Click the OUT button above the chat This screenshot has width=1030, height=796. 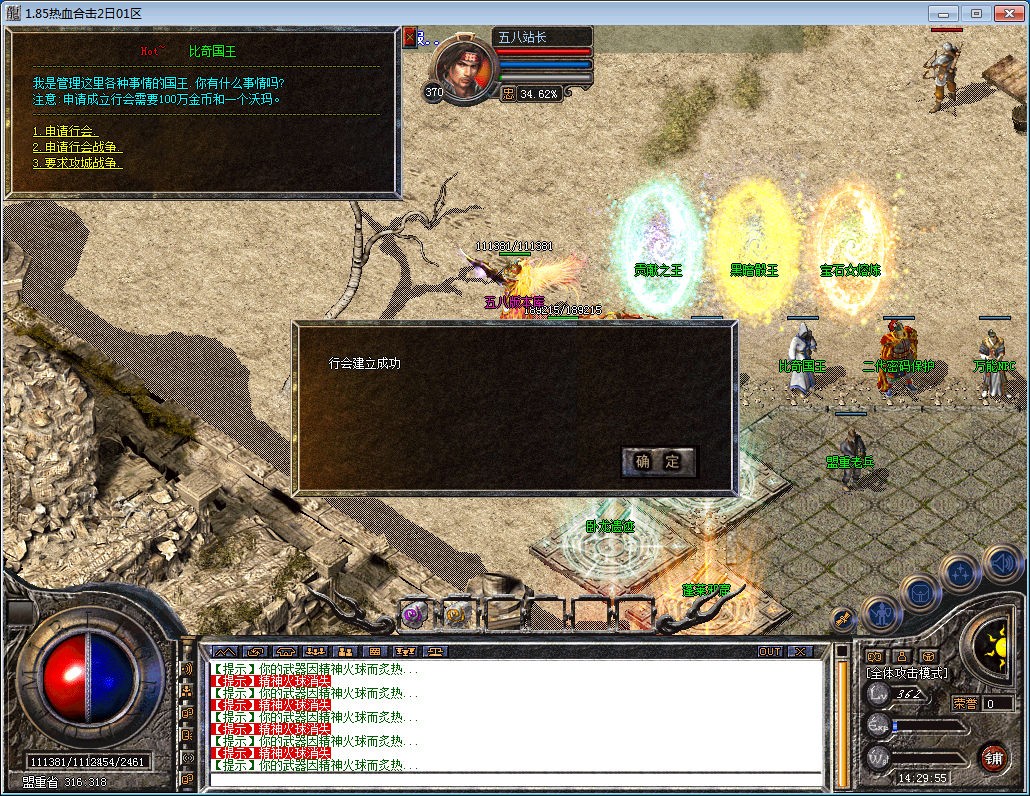pos(770,651)
